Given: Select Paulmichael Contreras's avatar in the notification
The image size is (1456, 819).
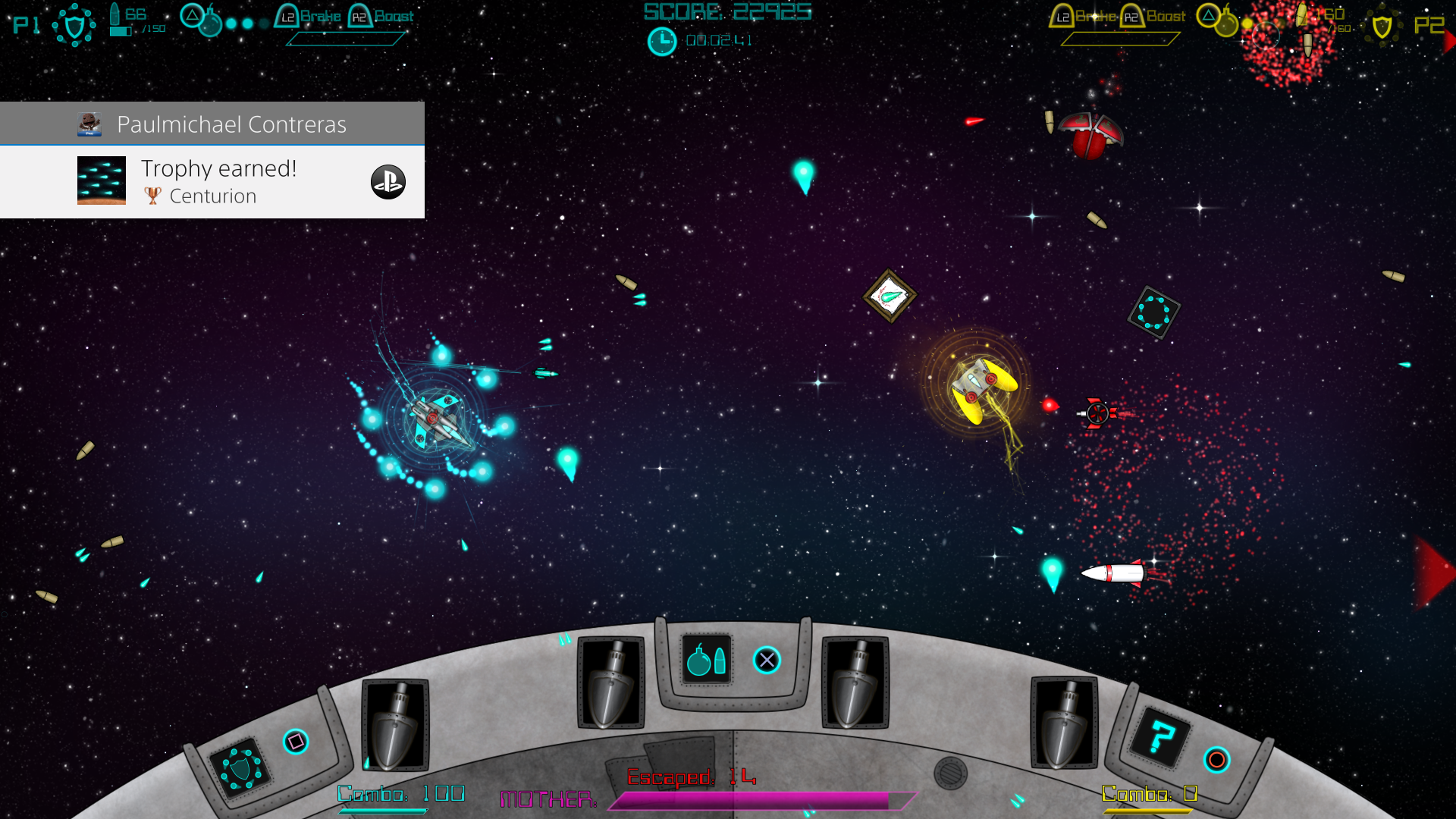Looking at the screenshot, I should click(x=89, y=124).
